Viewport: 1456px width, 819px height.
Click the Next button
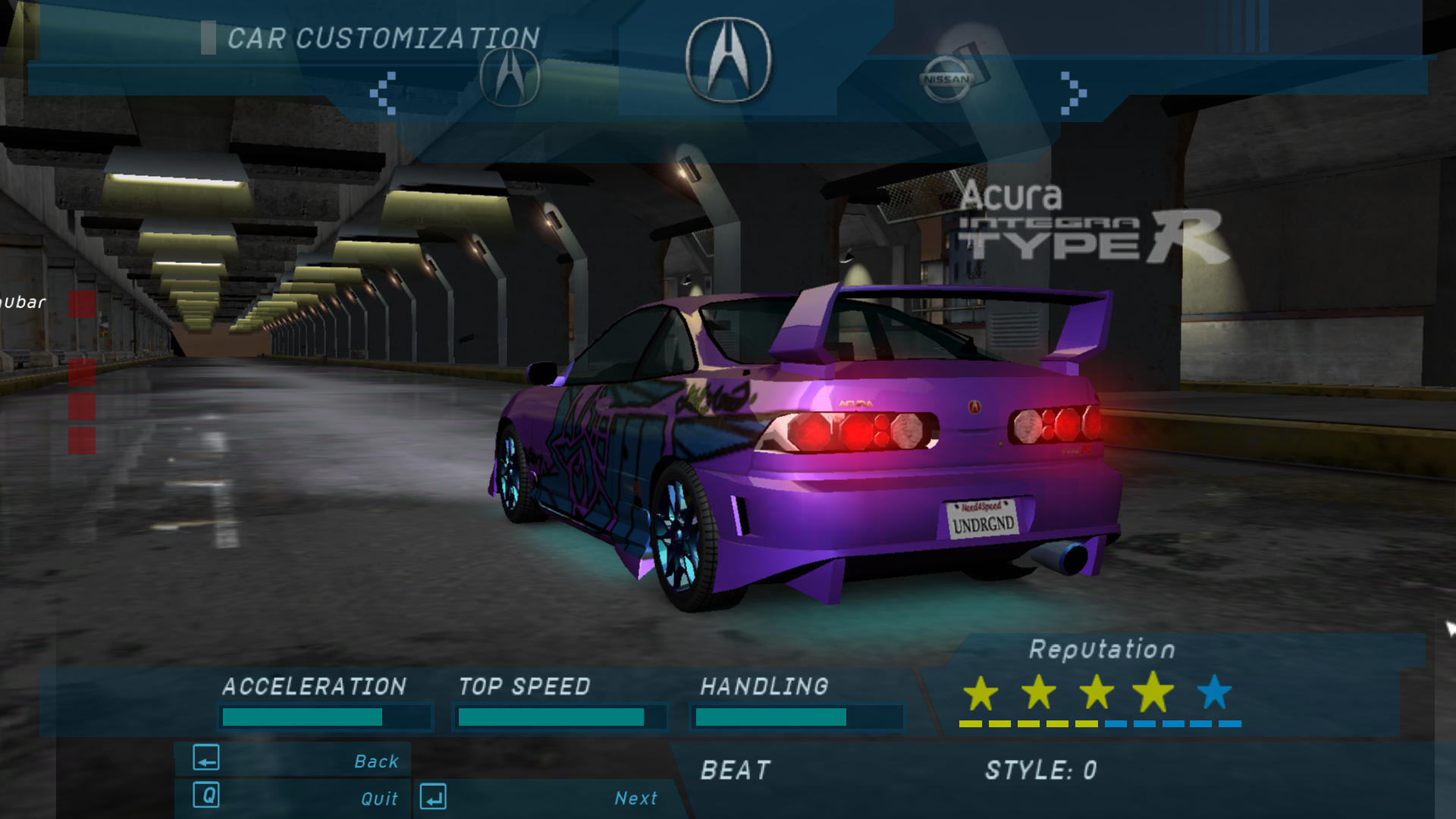click(635, 798)
